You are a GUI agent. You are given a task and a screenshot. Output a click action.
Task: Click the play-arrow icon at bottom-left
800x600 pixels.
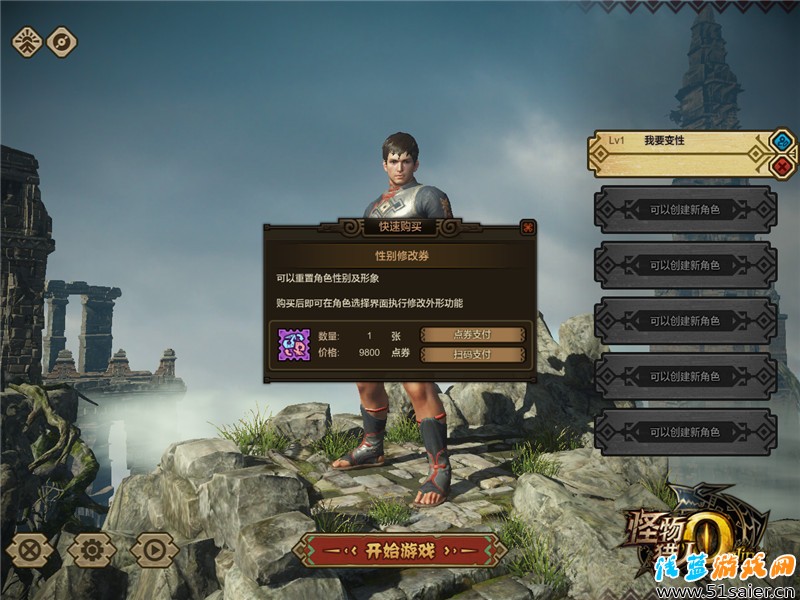tap(154, 549)
